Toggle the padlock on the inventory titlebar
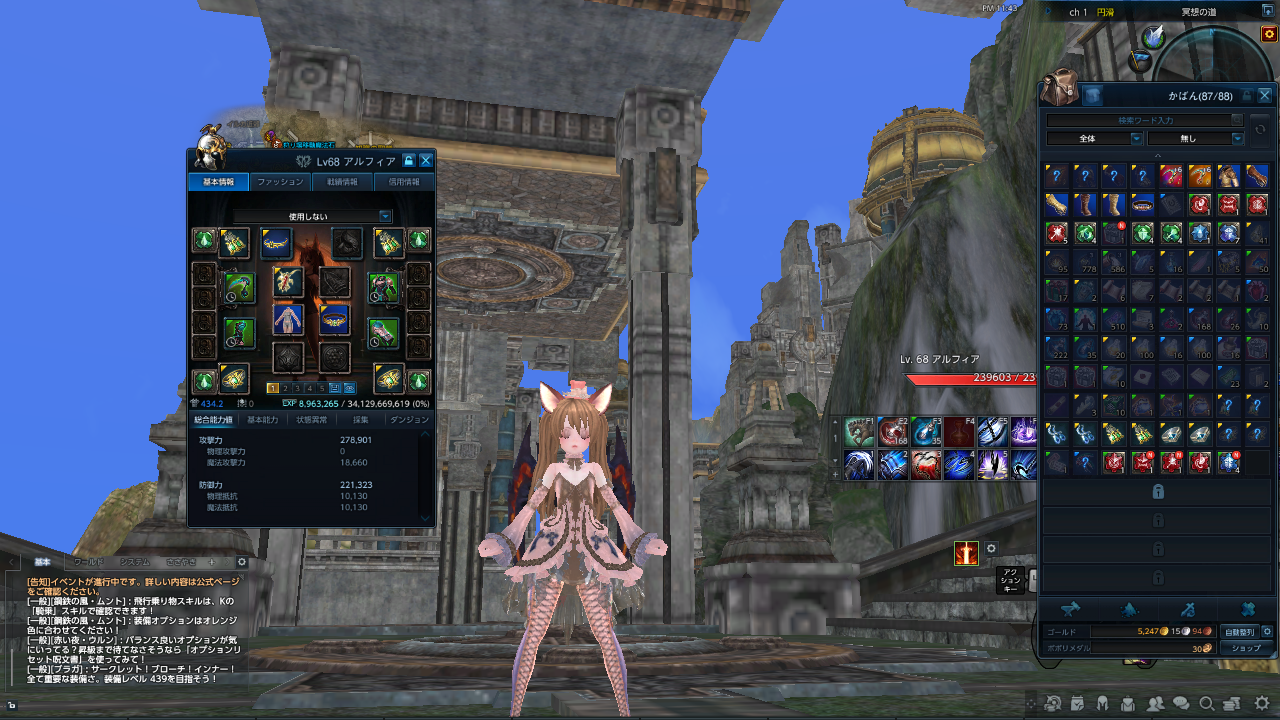This screenshot has height=720, width=1280. click(x=1246, y=95)
